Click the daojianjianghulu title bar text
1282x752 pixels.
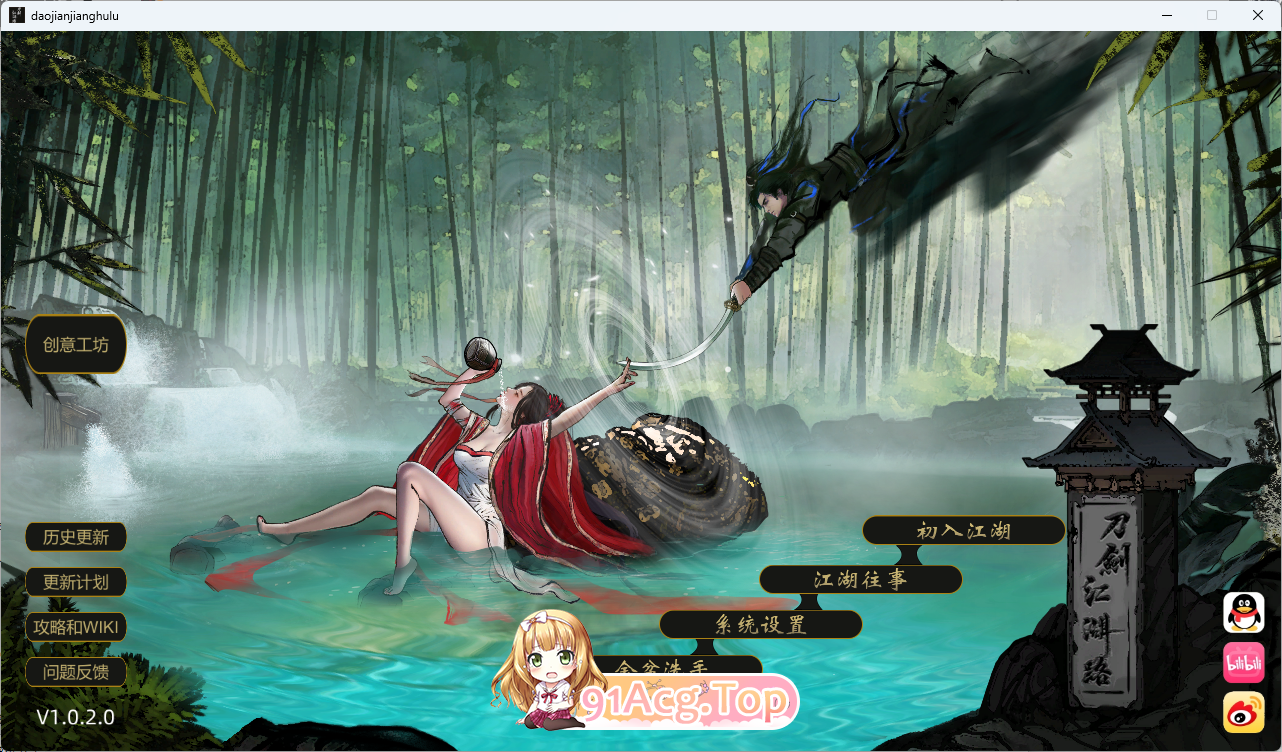tap(74, 14)
